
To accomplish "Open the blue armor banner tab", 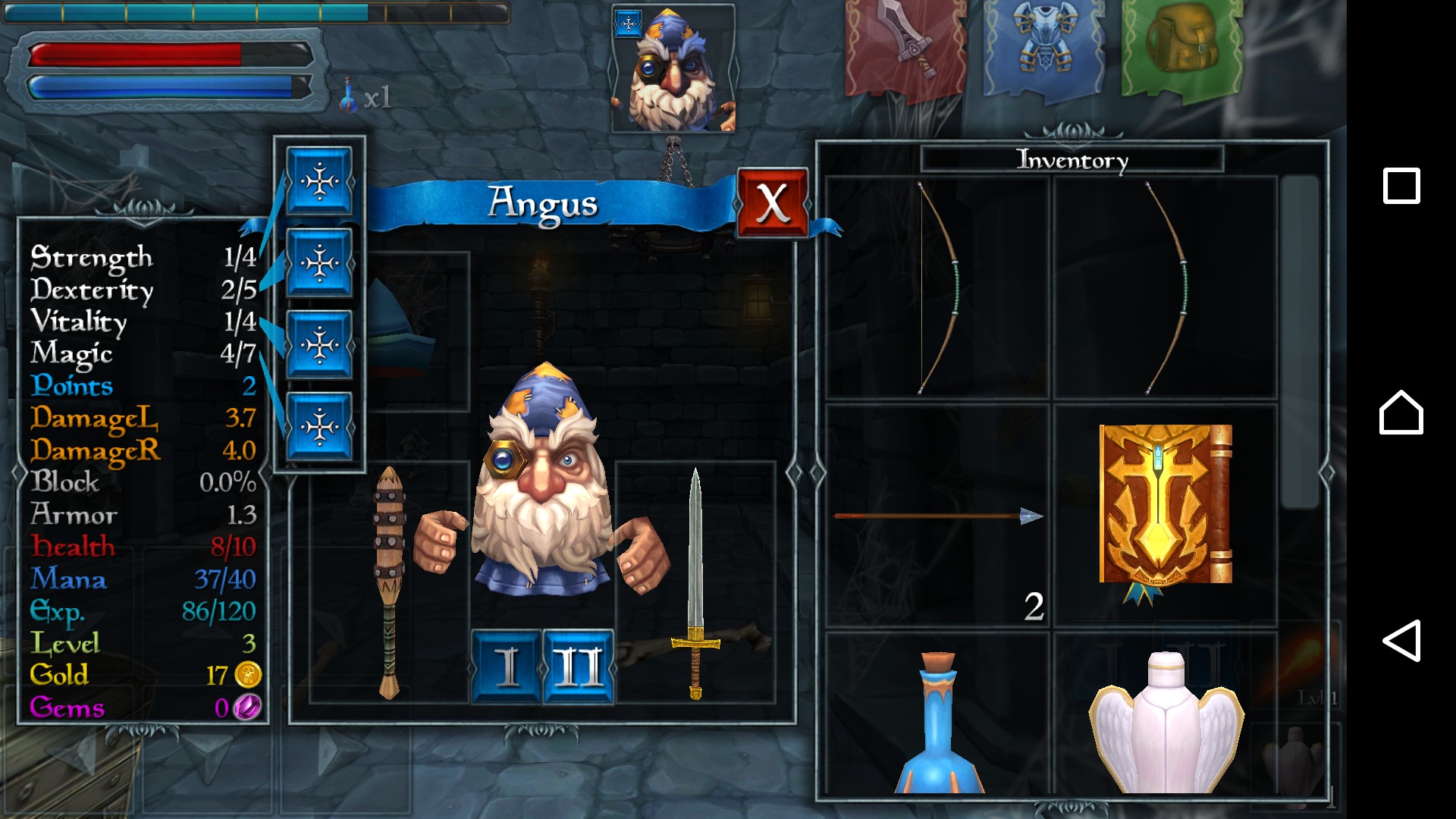I will pos(1043,47).
